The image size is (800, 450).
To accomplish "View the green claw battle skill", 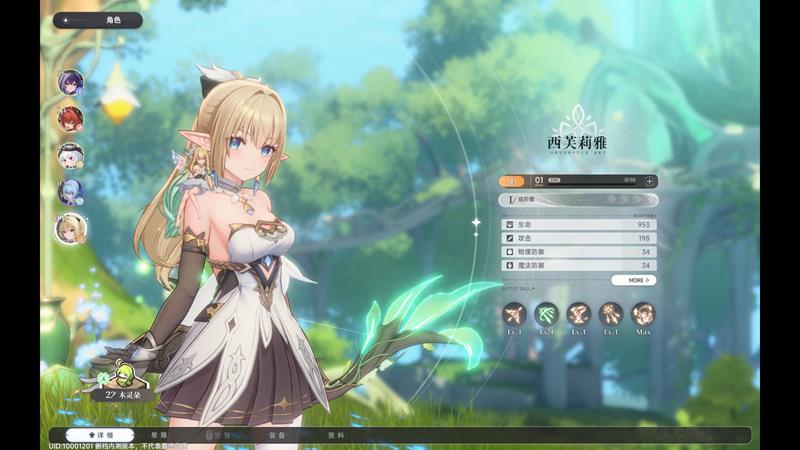I will coord(546,314).
